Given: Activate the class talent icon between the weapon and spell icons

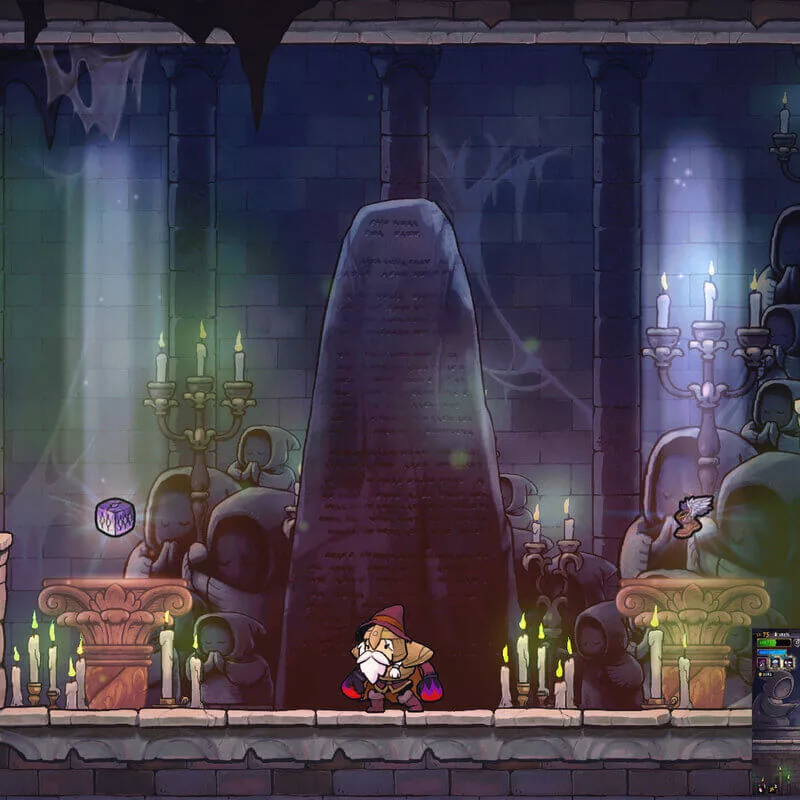Looking at the screenshot, I should (775, 663).
